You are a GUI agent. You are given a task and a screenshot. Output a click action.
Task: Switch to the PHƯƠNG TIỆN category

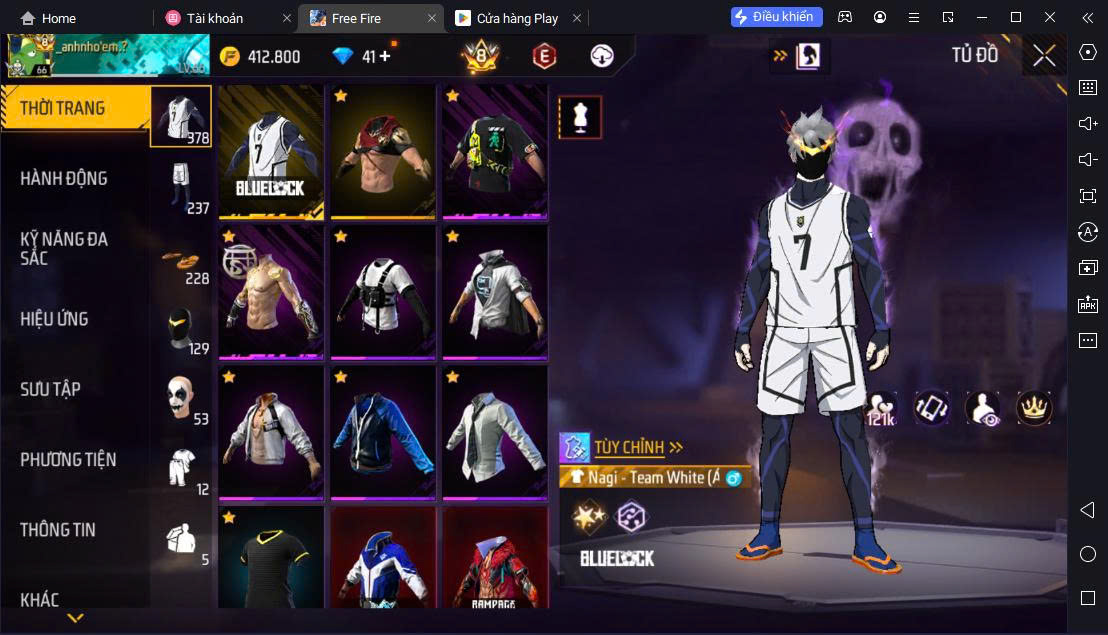coord(68,460)
